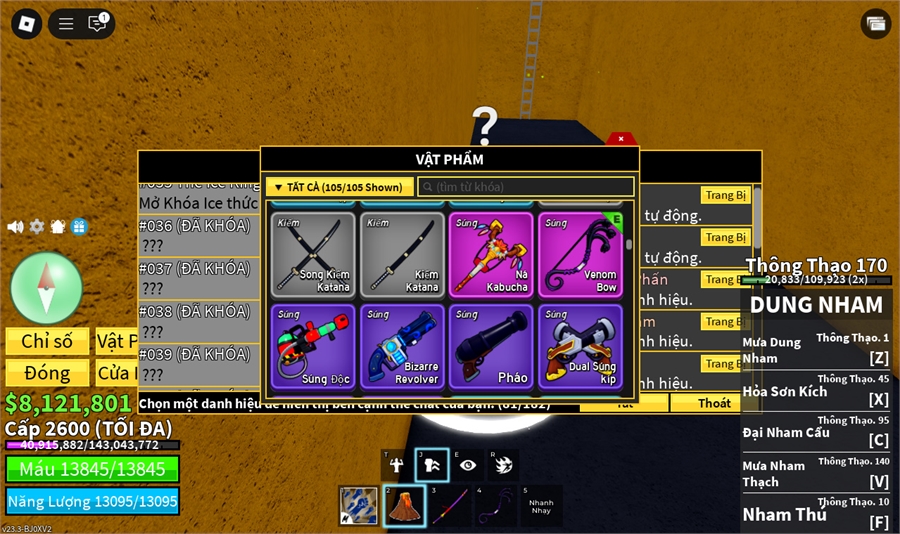Select the Súng Độc gun slot
This screenshot has height=534, width=900.
tap(312, 346)
